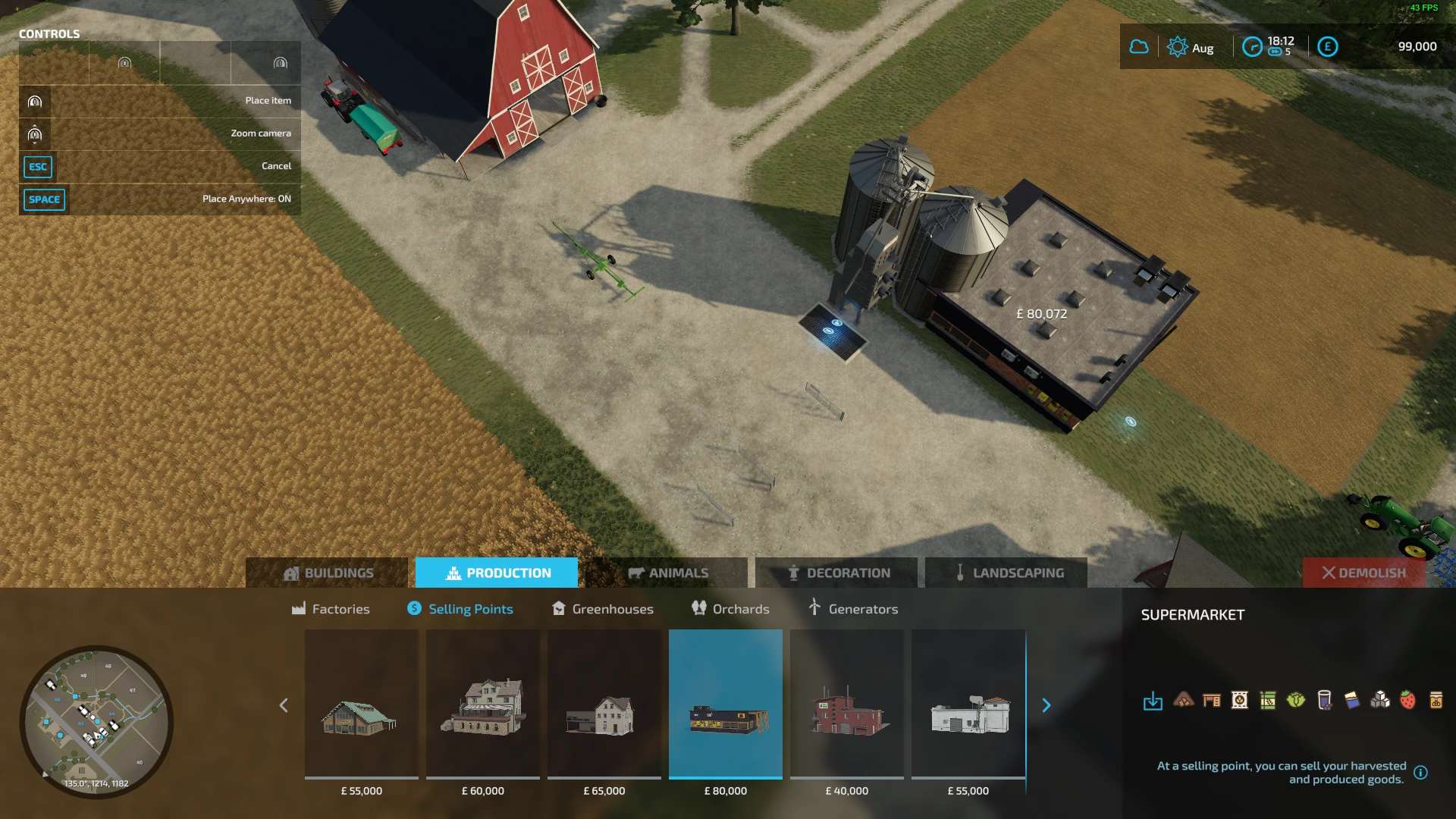Show next selling point items with right arrow
The height and width of the screenshot is (819, 1456).
click(1046, 705)
